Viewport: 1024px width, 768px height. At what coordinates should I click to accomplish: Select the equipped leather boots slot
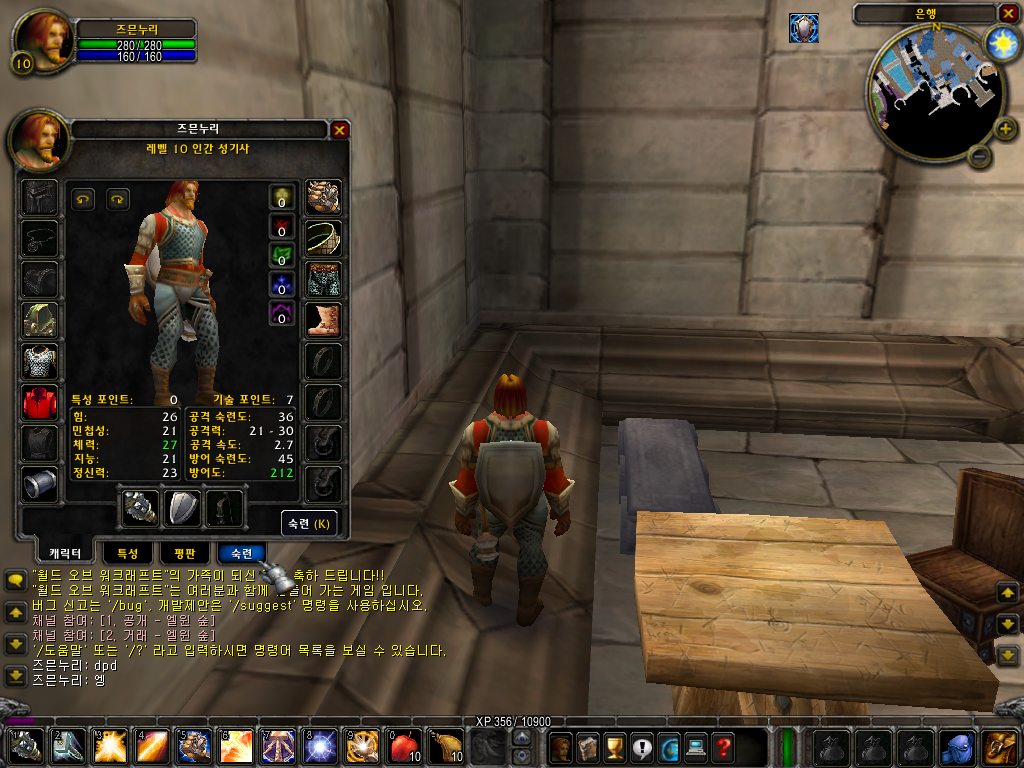(323, 320)
